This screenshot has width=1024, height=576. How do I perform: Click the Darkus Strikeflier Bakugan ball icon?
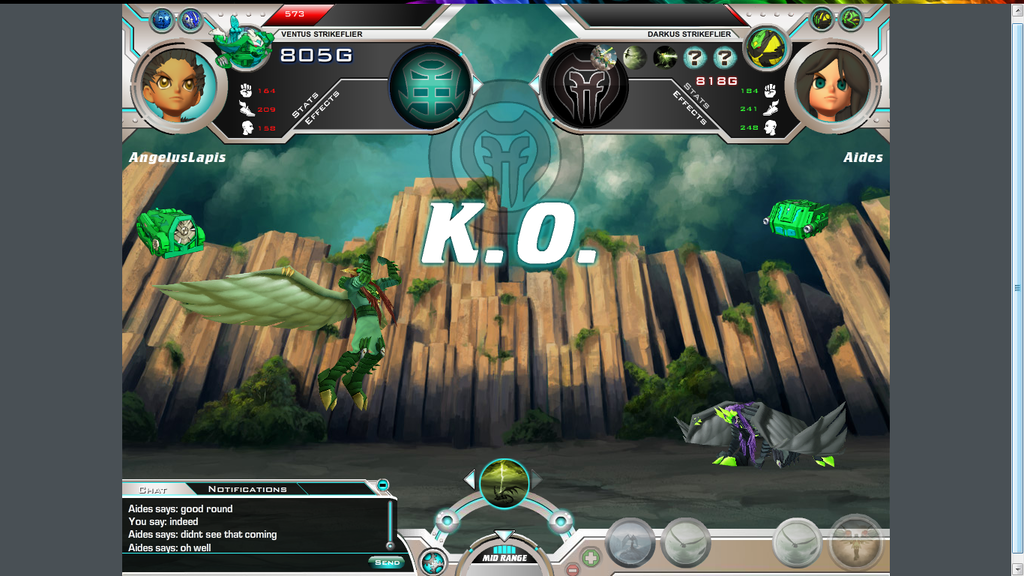767,48
